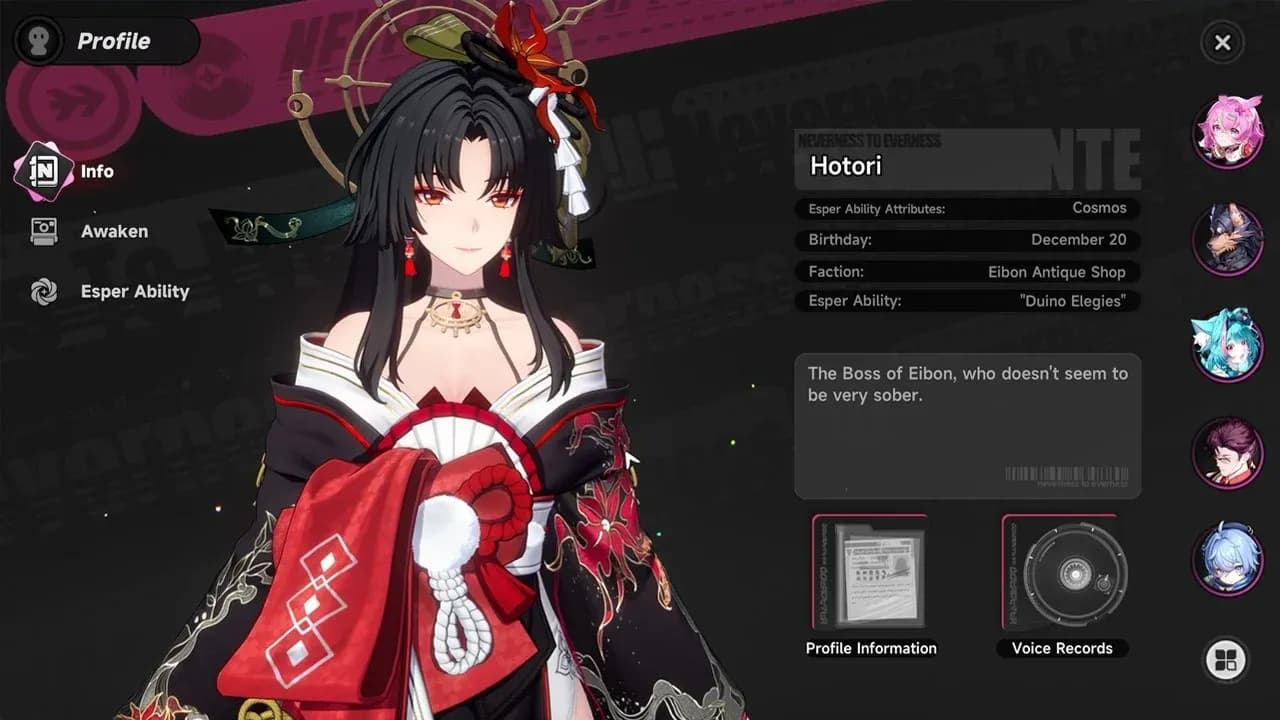Click the Profile skull icon
Image resolution: width=1280 pixels, height=720 pixels.
click(38, 41)
